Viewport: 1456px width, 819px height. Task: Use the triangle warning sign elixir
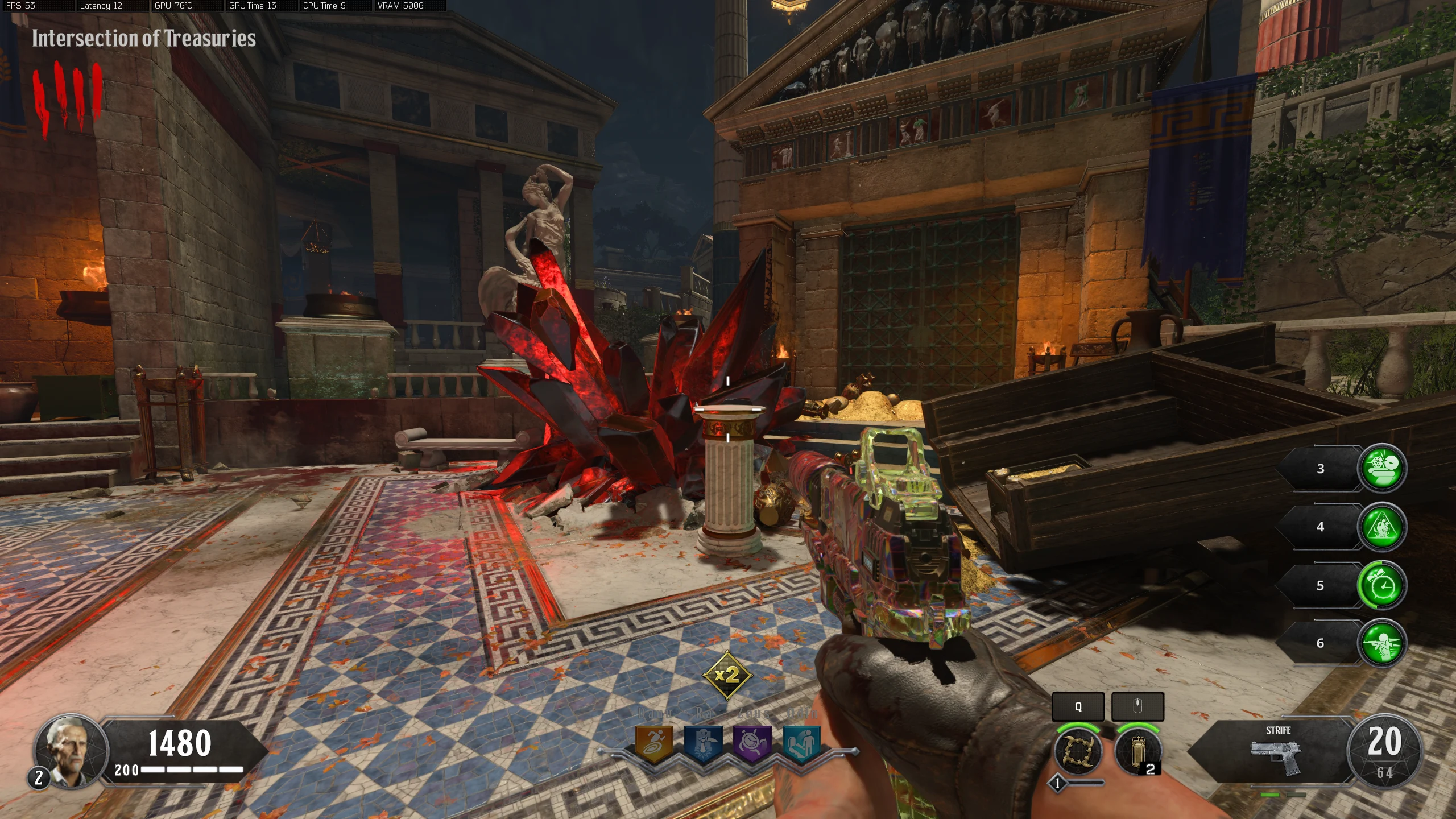(1382, 527)
